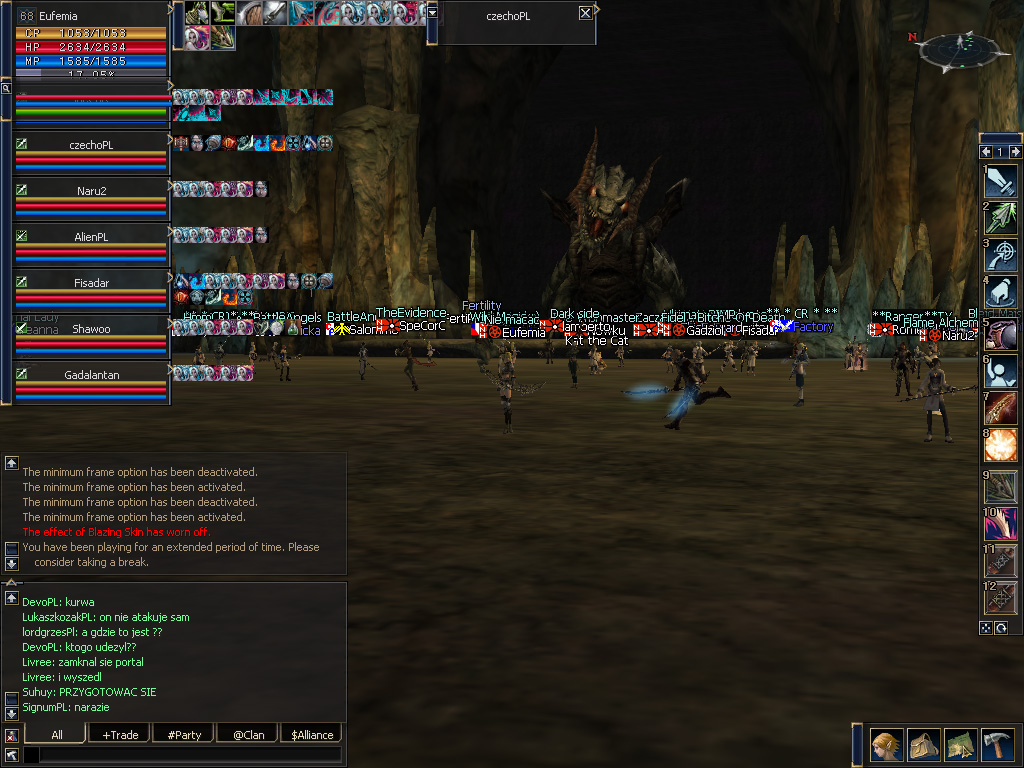Screen dimensions: 1024x768
Task: Switch to the #Party chat tab
Action: [184, 735]
